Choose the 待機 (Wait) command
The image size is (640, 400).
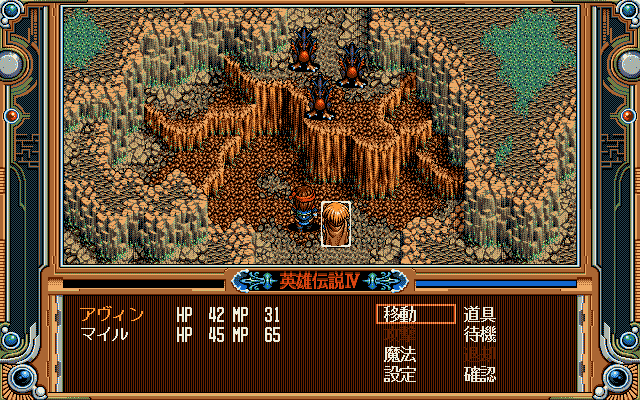[480, 334]
